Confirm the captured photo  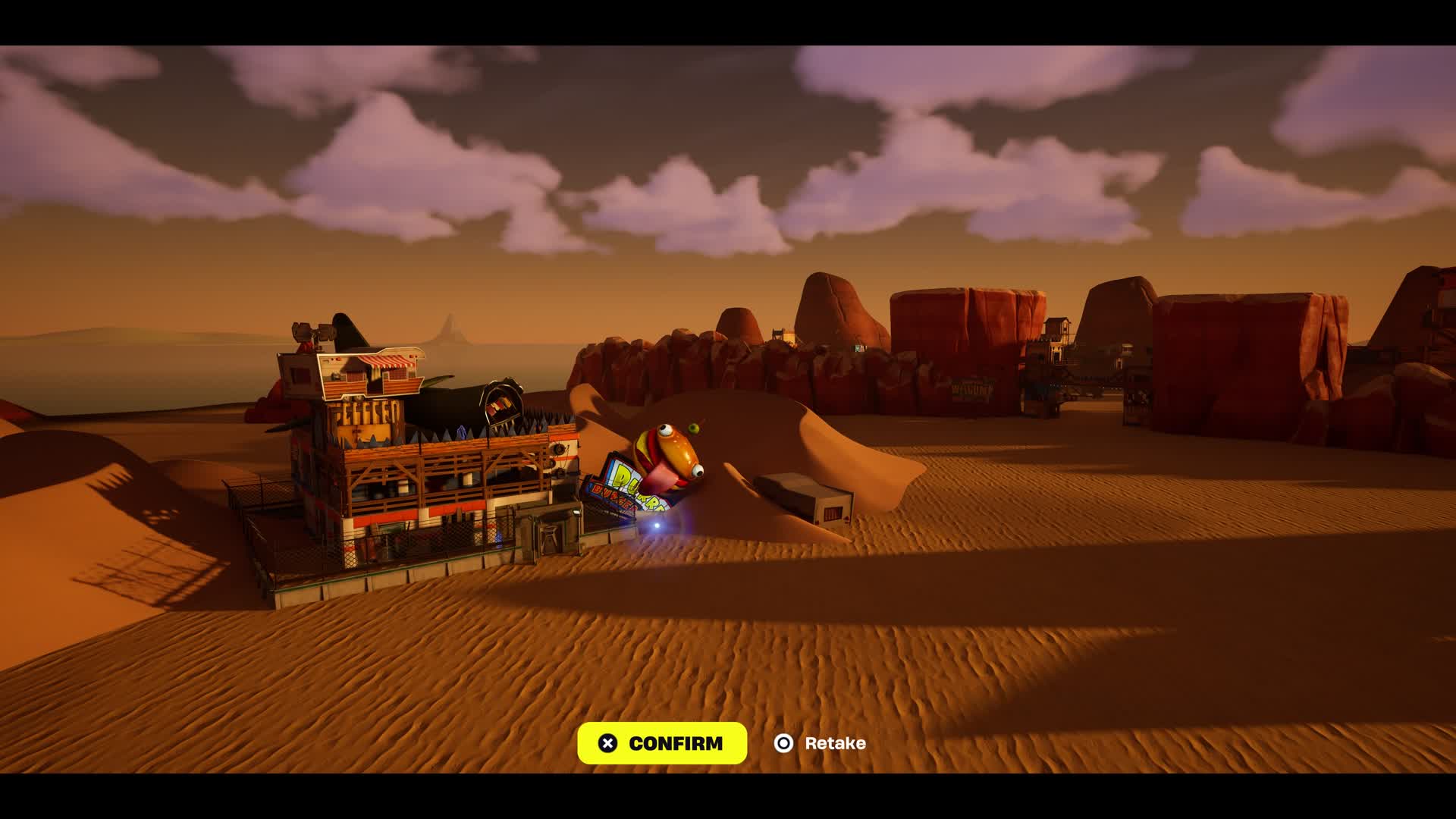[x=661, y=743]
